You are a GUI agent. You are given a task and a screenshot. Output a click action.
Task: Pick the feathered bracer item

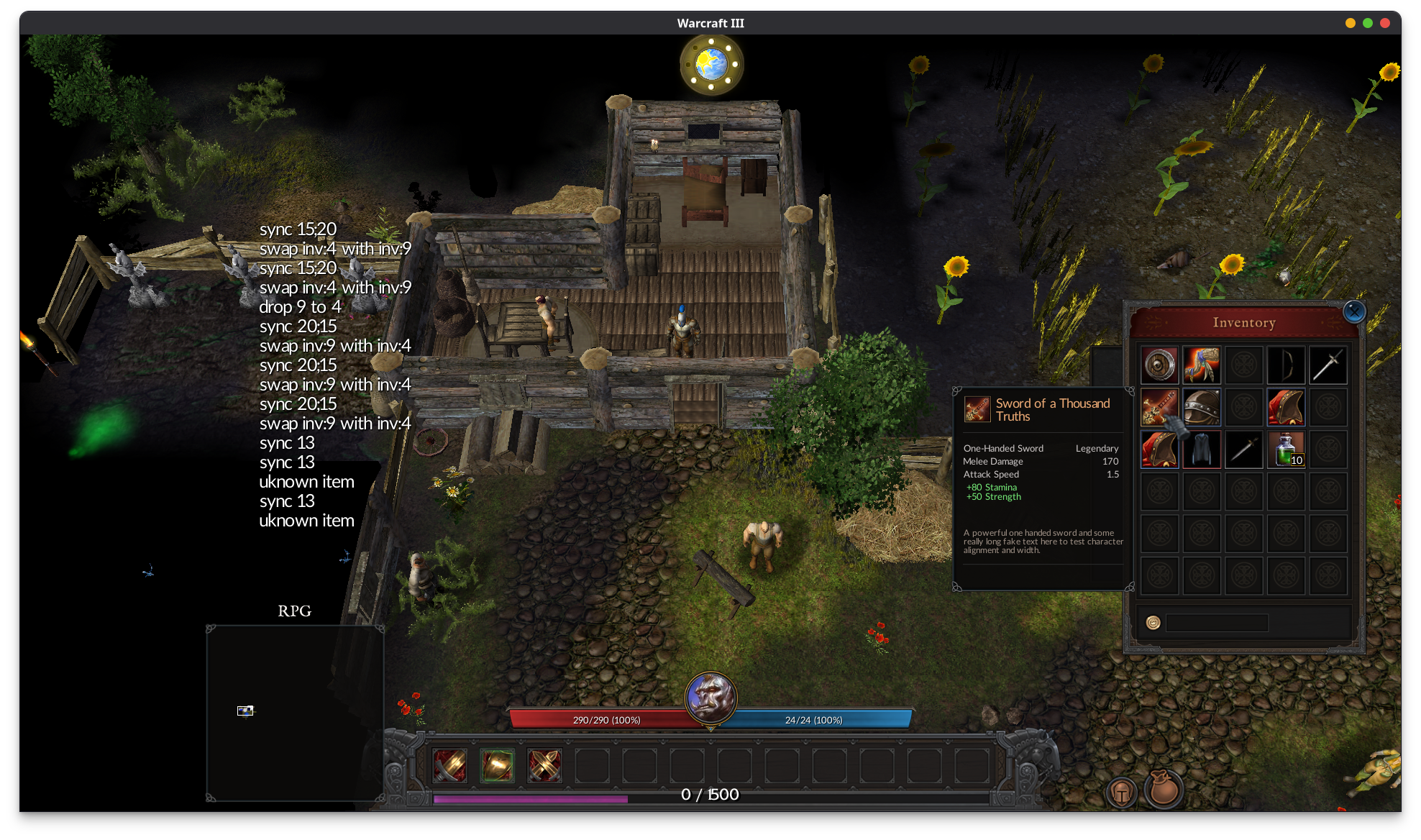pos(1202,365)
